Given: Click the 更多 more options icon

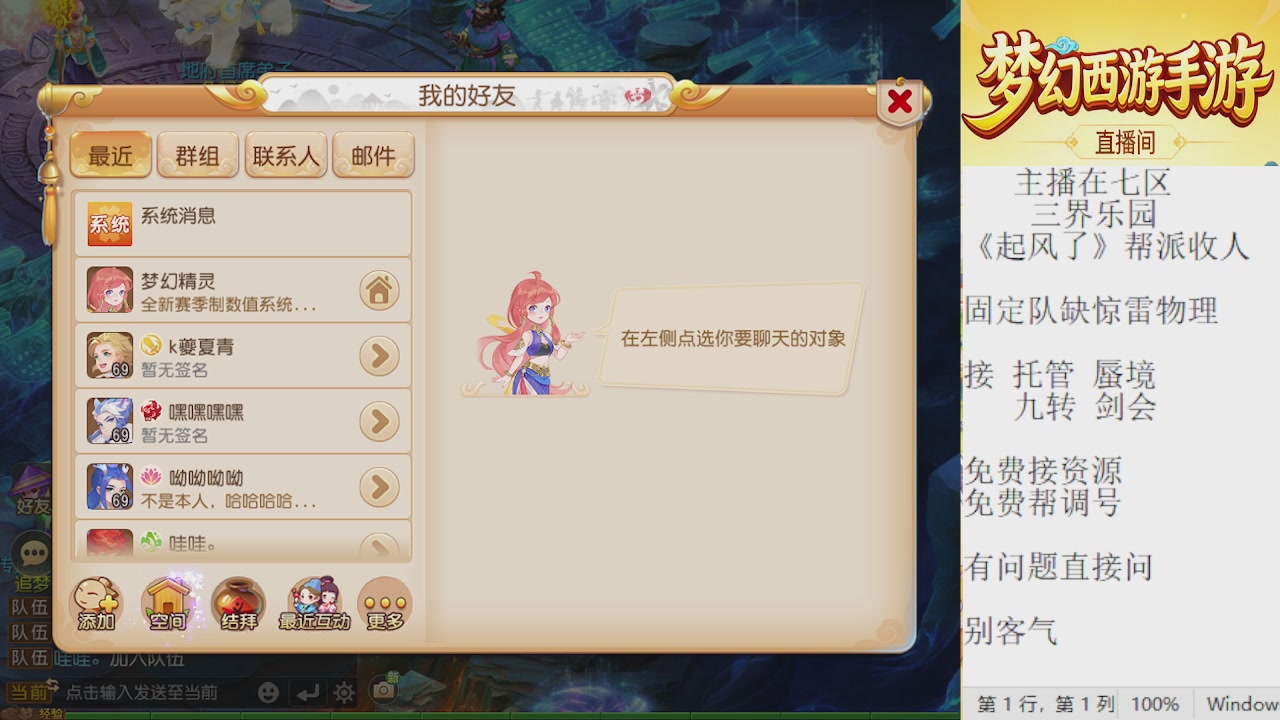Looking at the screenshot, I should pyautogui.click(x=385, y=602).
